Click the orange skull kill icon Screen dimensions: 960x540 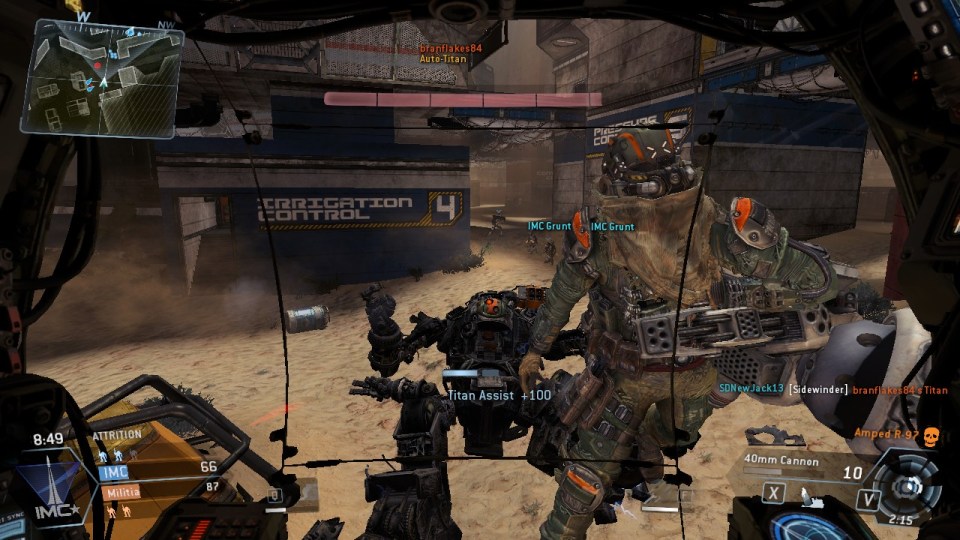[x=931, y=435]
